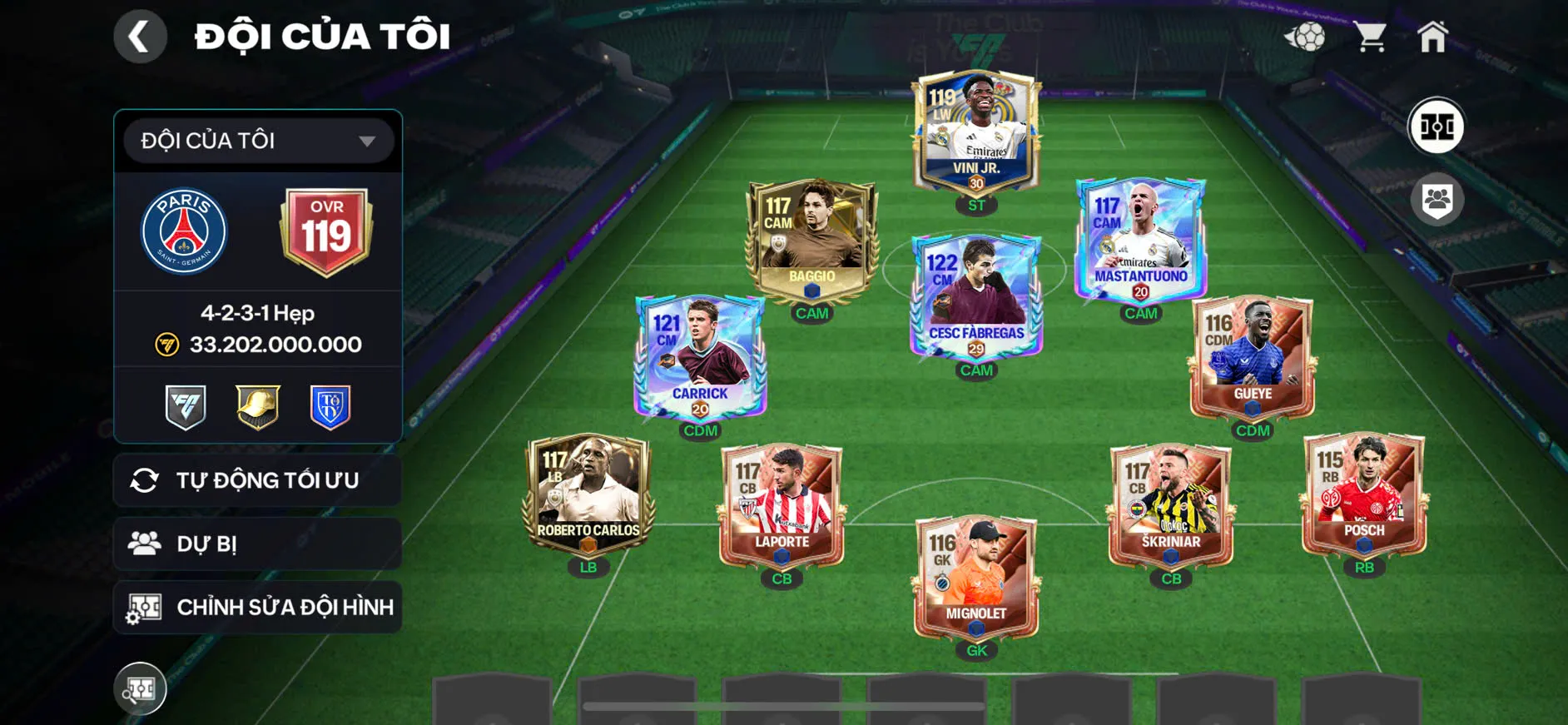Image resolution: width=1568 pixels, height=725 pixels.
Task: Open the DỰ BỊ substitutes list
Action: coord(258,544)
